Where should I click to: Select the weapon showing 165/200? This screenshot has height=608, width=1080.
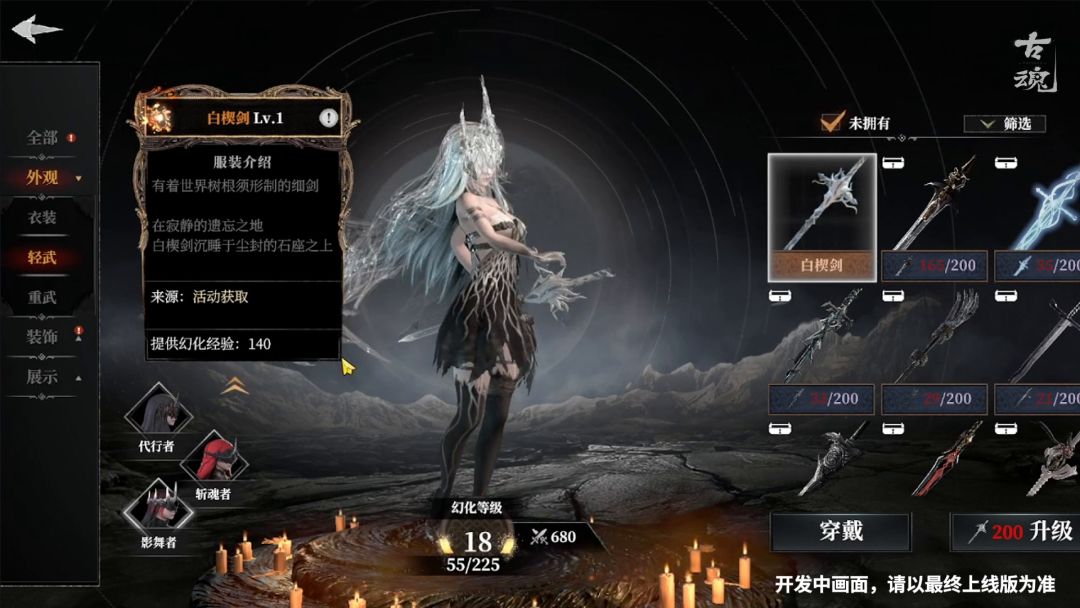tap(934, 217)
